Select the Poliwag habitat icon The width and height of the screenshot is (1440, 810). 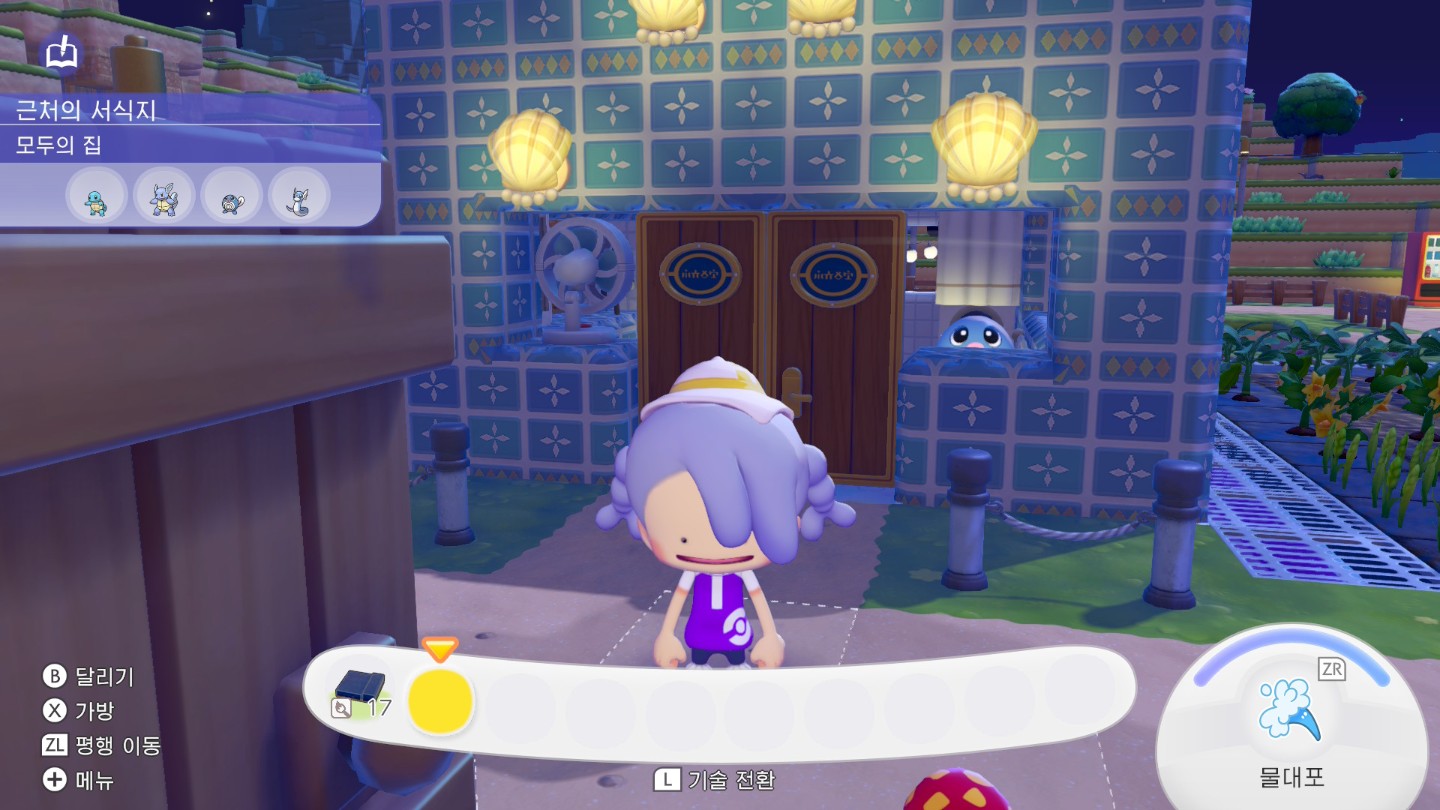click(232, 196)
